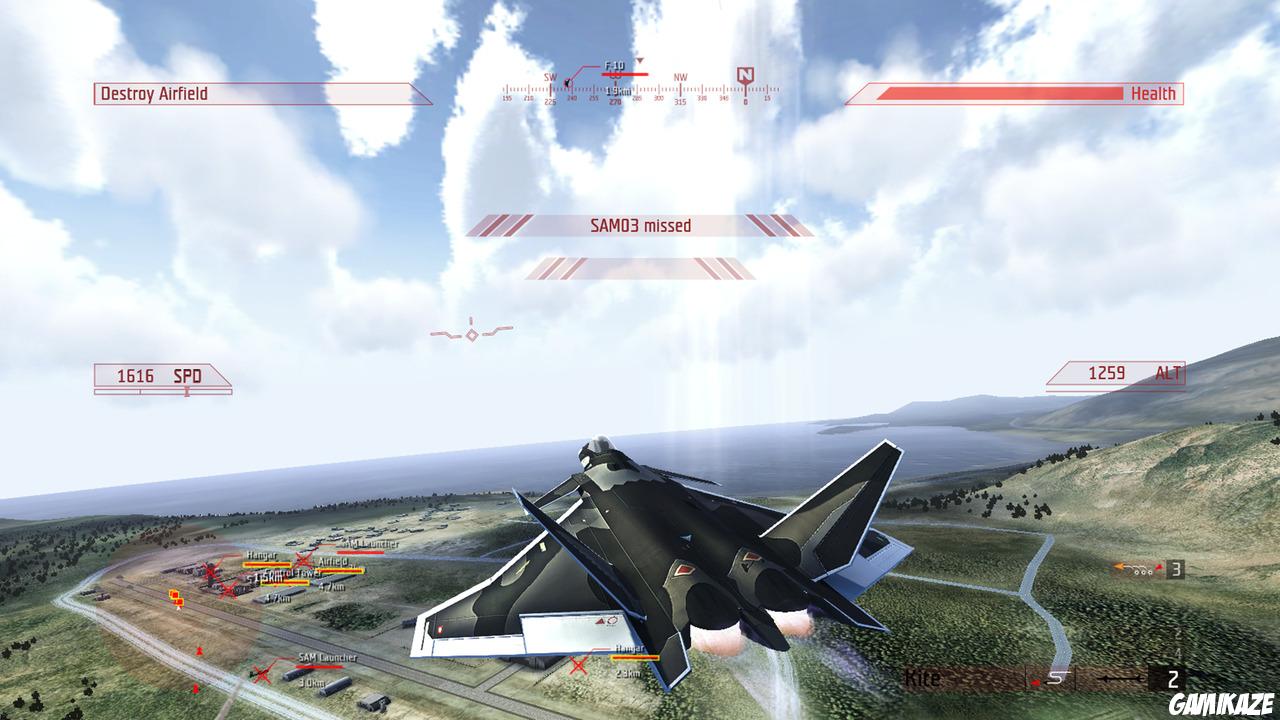The image size is (1280, 720).
Task: Select the SAM Launcher marker at 3.0km
Action: [x=327, y=657]
